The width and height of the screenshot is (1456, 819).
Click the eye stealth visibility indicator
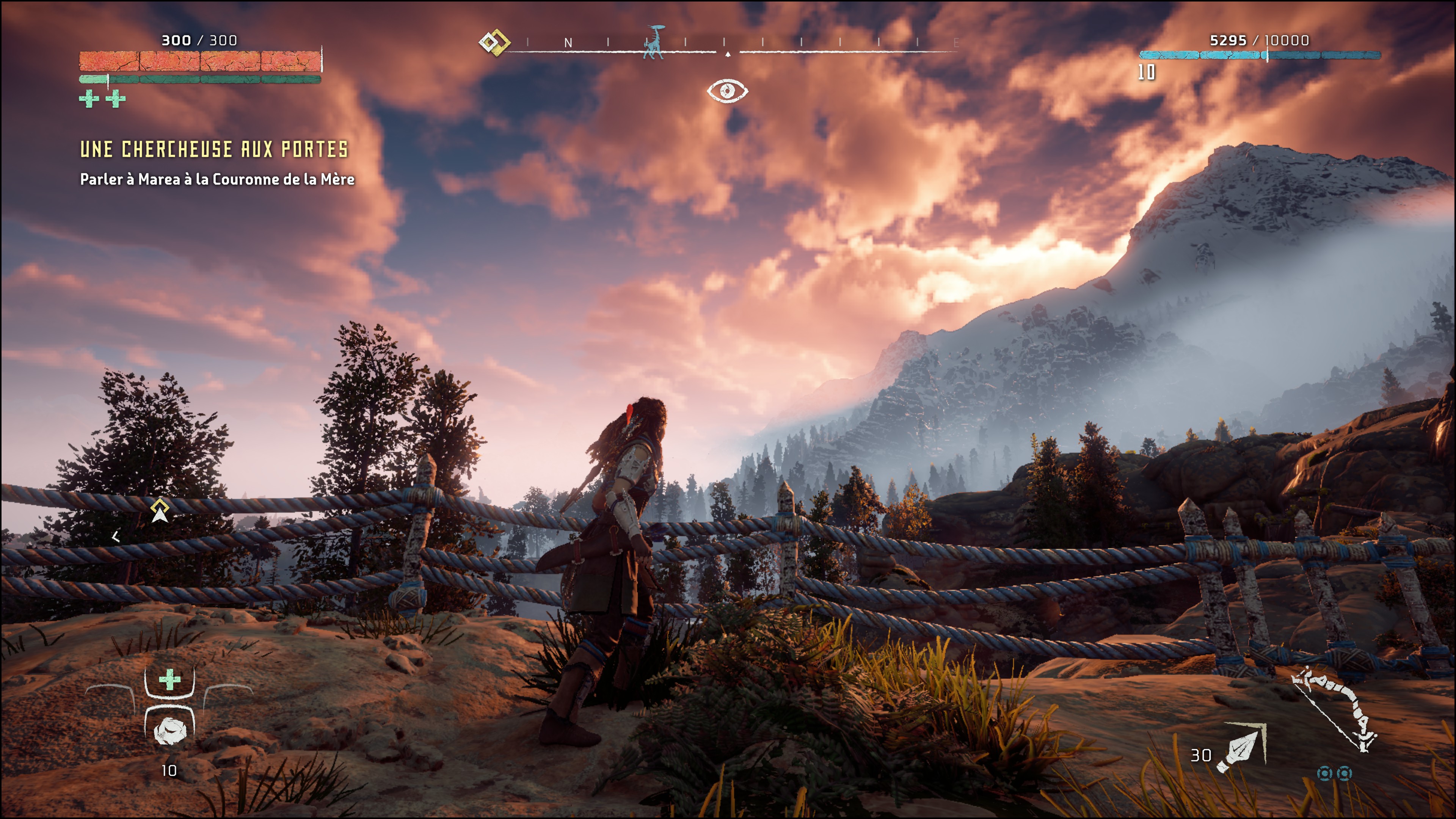click(x=728, y=91)
